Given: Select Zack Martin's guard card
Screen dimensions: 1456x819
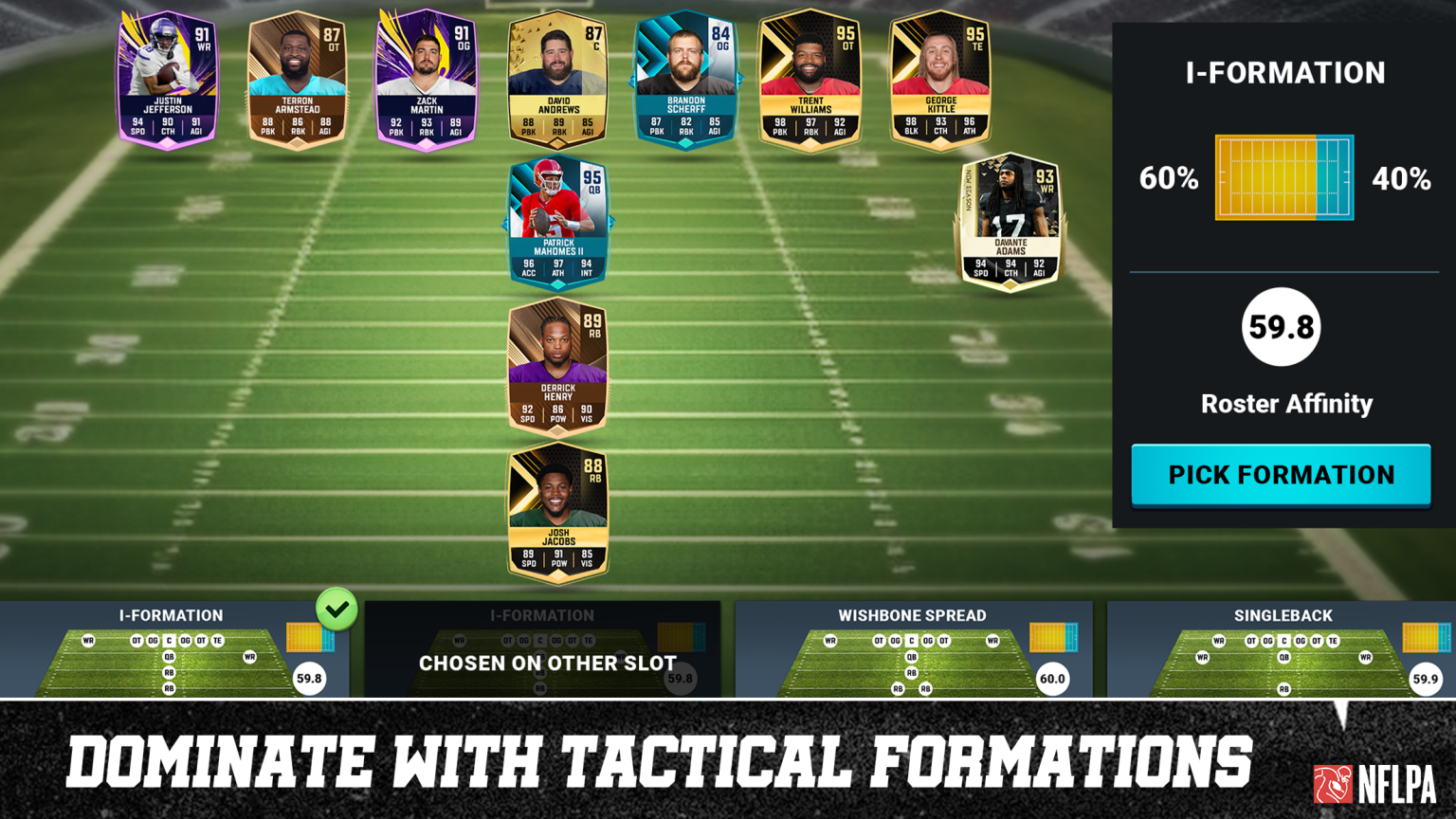Looking at the screenshot, I should pyautogui.click(x=427, y=79).
